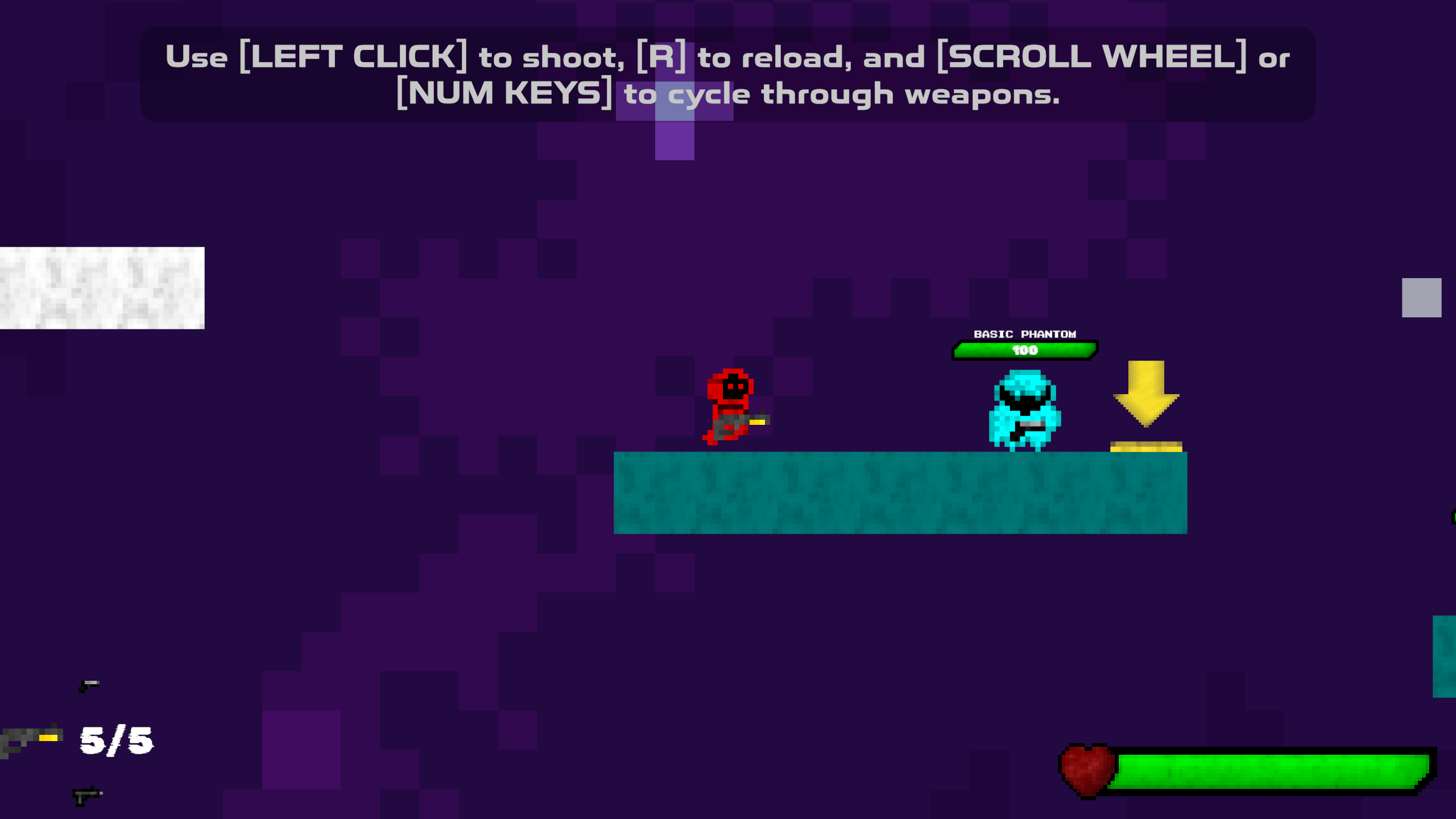Click the cyan Basic Phantom enemy sprite

pos(1027,409)
